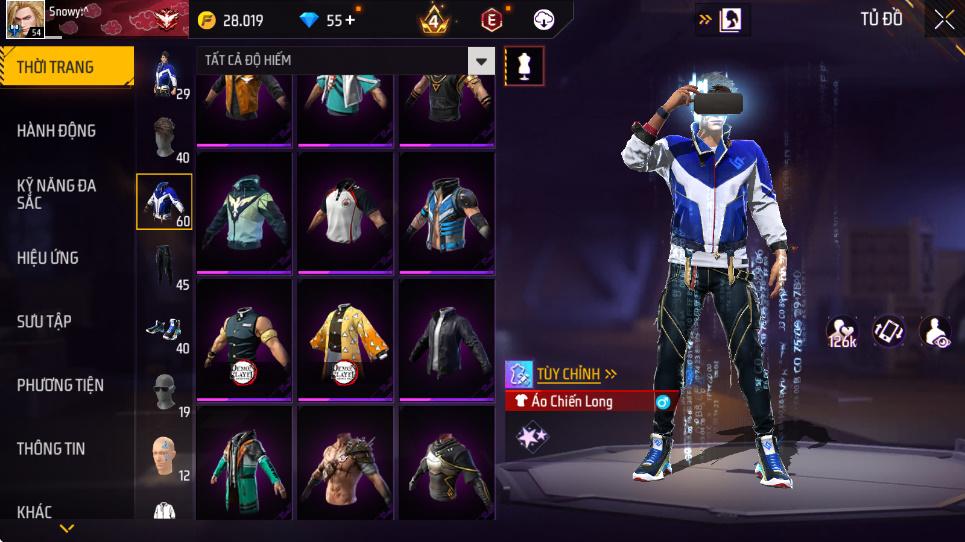The image size is (965, 542).
Task: Click the 126k likes heart icon
Action: point(842,333)
